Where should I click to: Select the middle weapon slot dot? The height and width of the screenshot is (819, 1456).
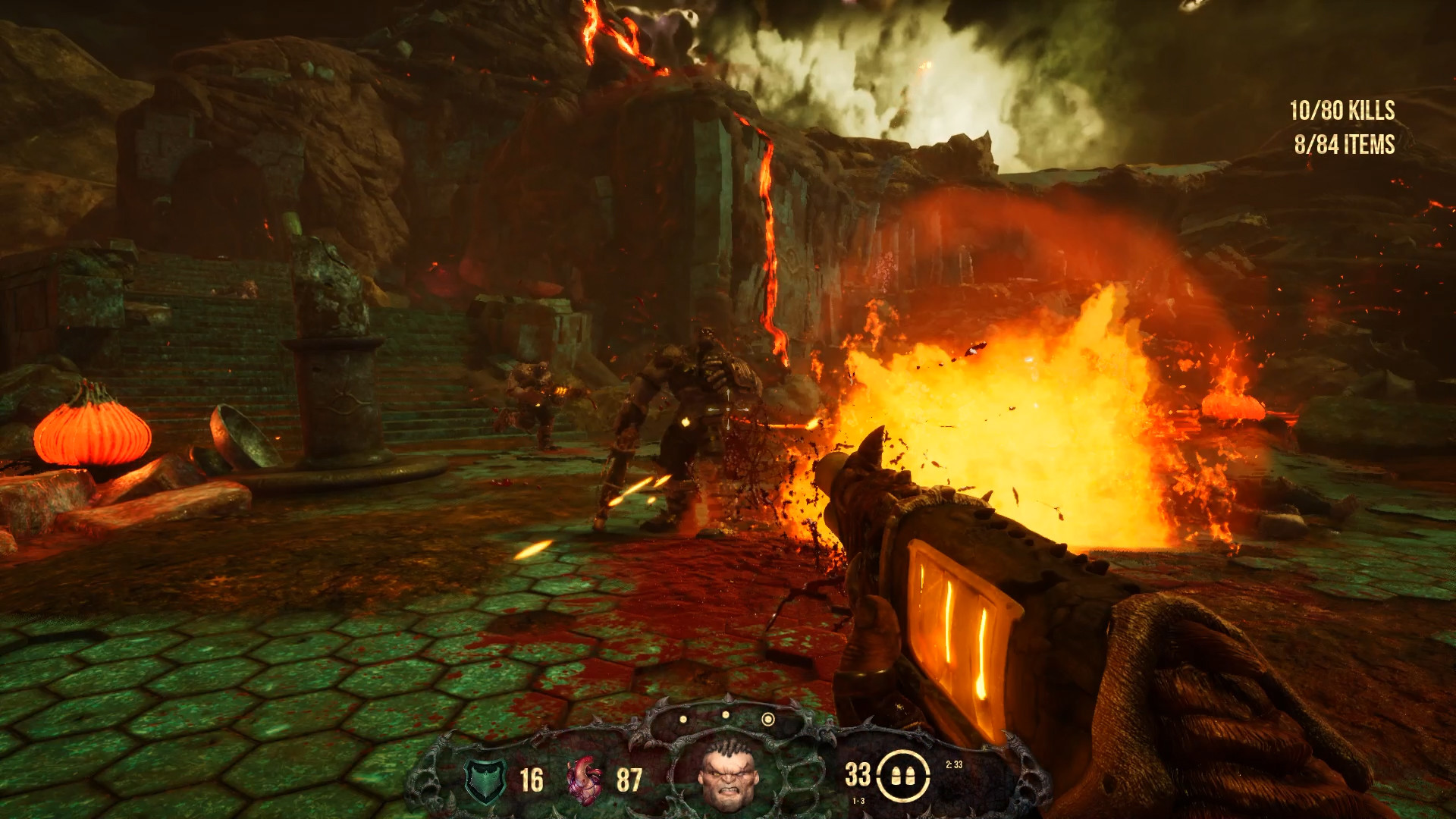tap(725, 714)
